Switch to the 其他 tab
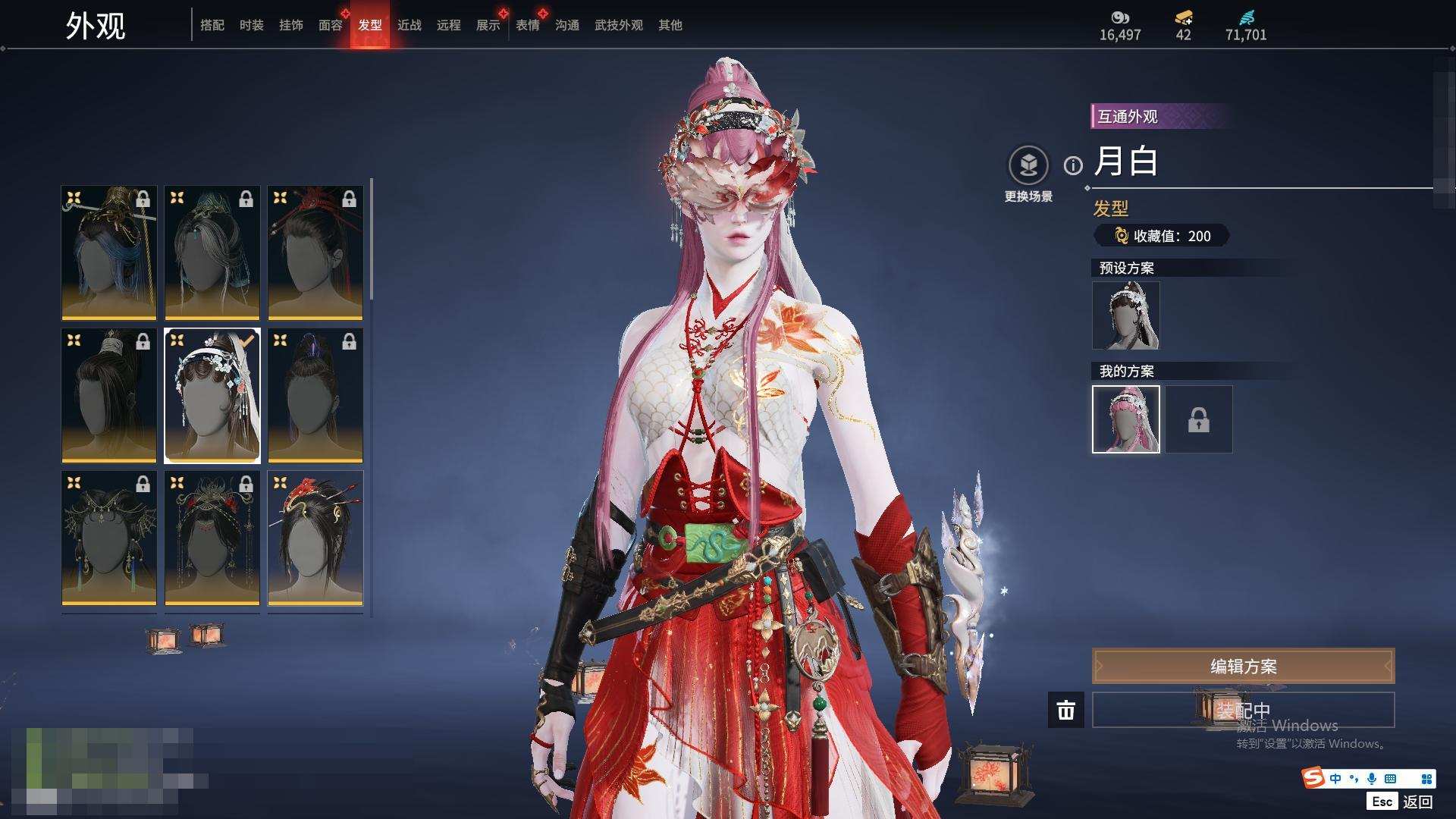Screen dimensions: 1456x819 670,25
